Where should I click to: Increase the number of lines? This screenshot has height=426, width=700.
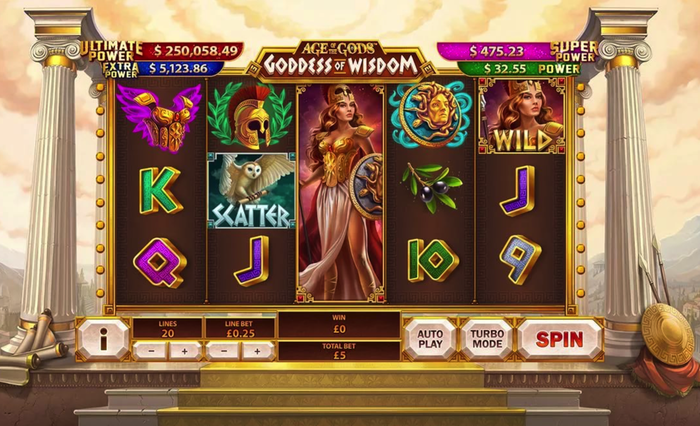point(184,351)
